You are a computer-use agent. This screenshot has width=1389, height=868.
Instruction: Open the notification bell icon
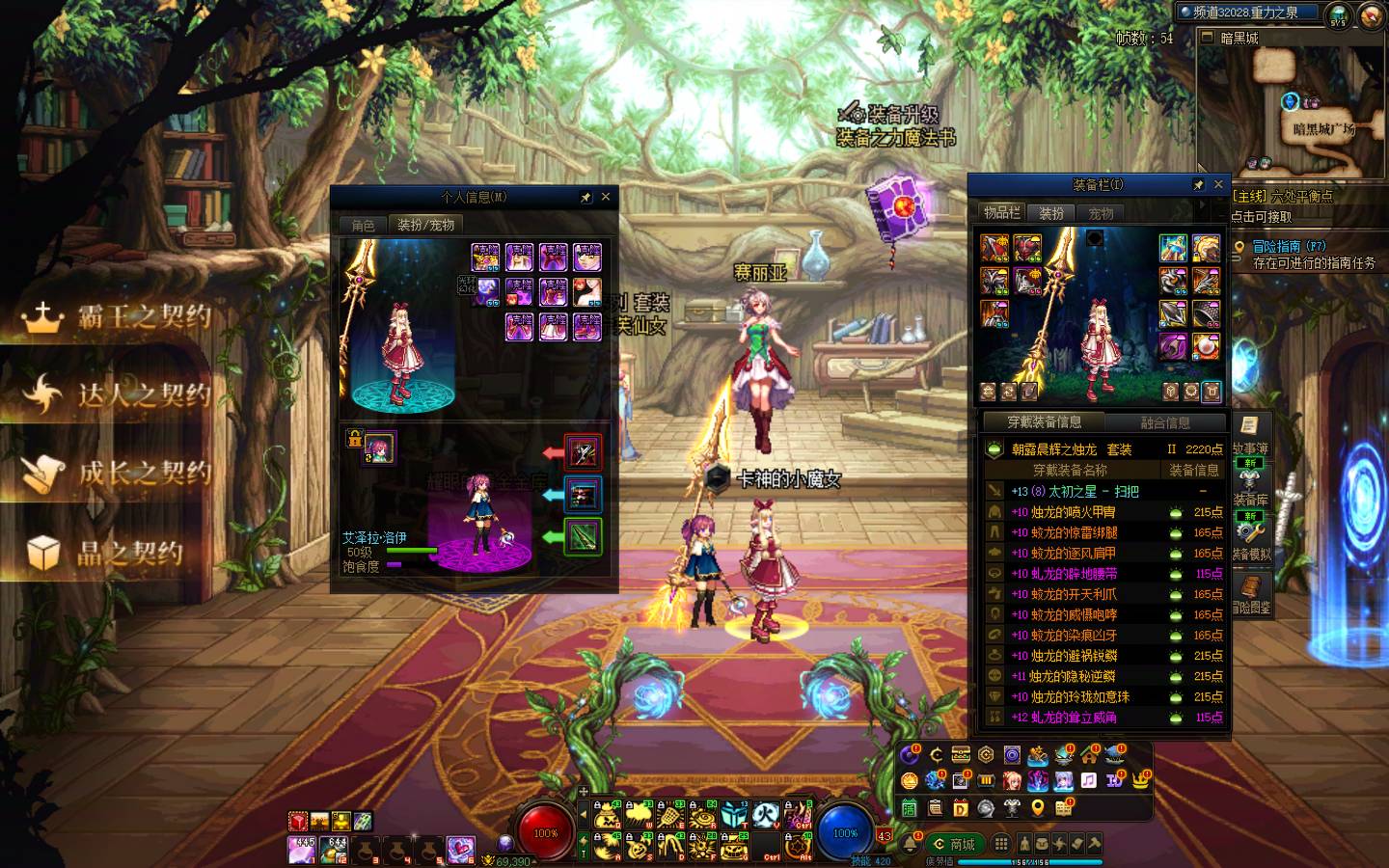click(911, 844)
